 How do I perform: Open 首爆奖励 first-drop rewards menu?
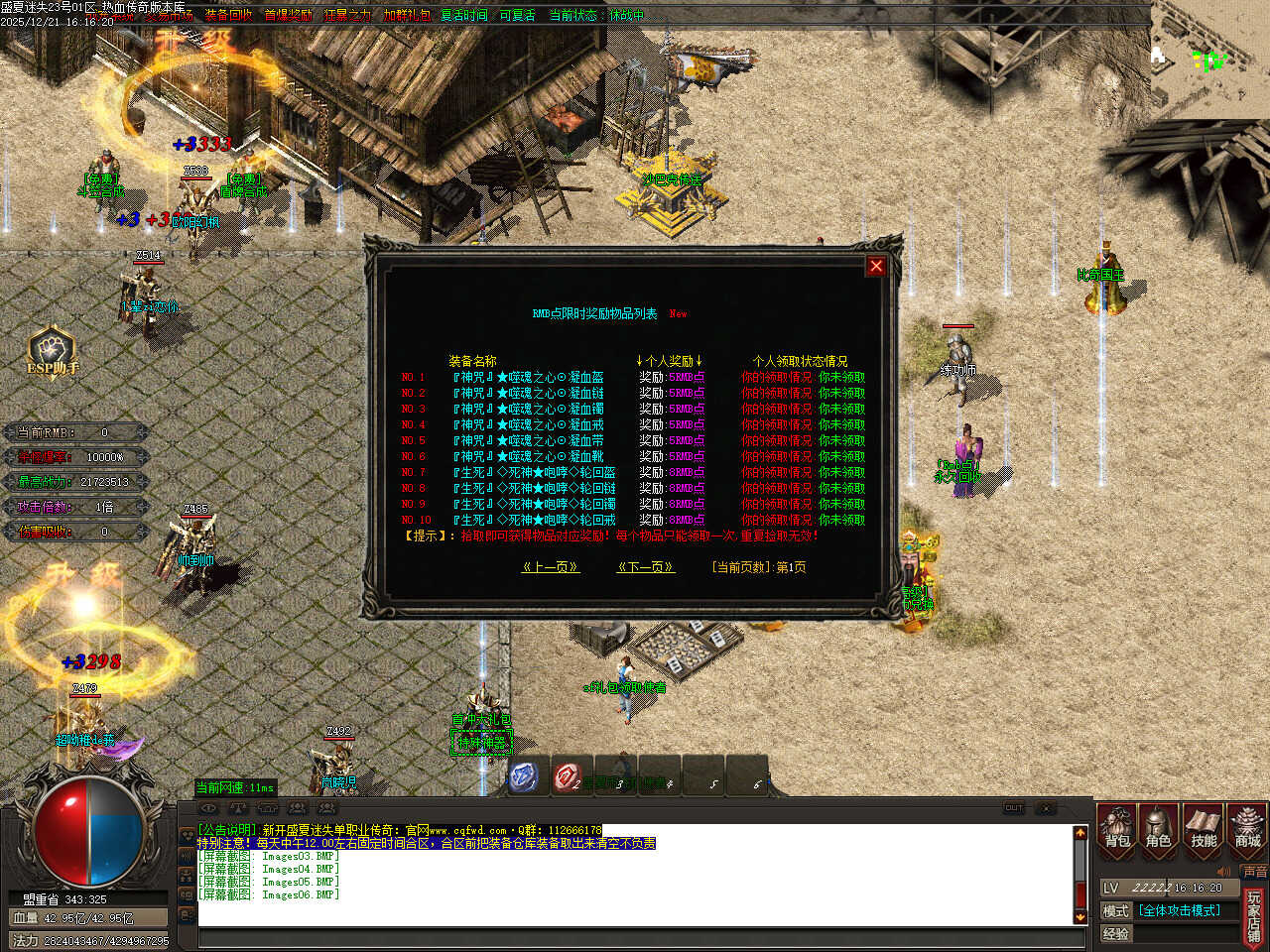pos(288,15)
